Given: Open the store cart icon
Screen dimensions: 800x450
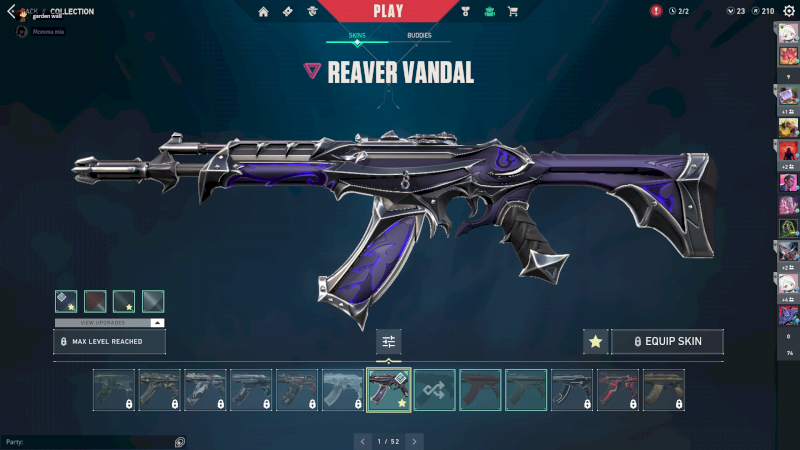Looking at the screenshot, I should (513, 11).
